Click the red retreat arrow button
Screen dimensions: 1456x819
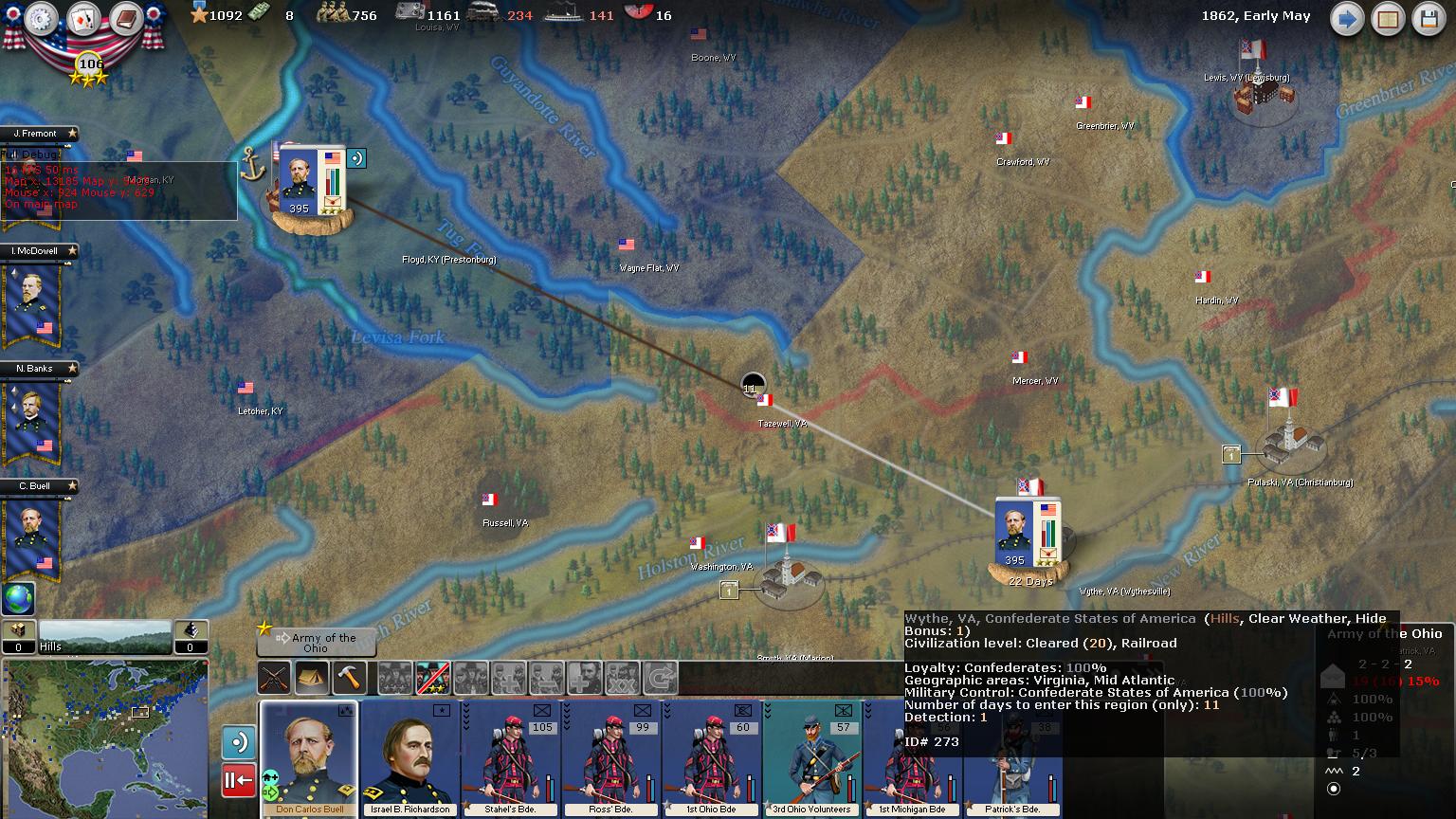click(x=238, y=781)
